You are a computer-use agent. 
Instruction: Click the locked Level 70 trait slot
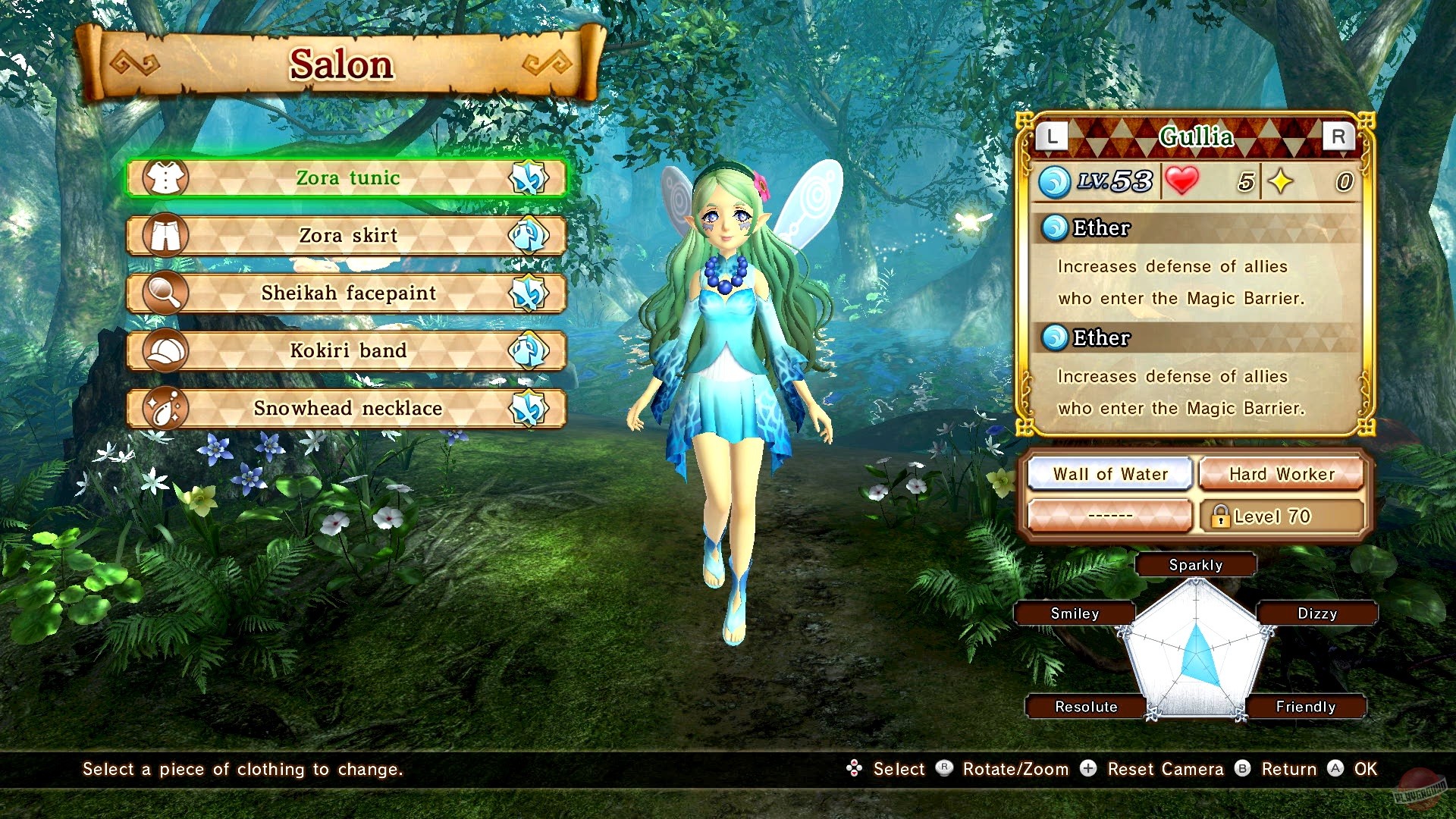[x=1282, y=516]
